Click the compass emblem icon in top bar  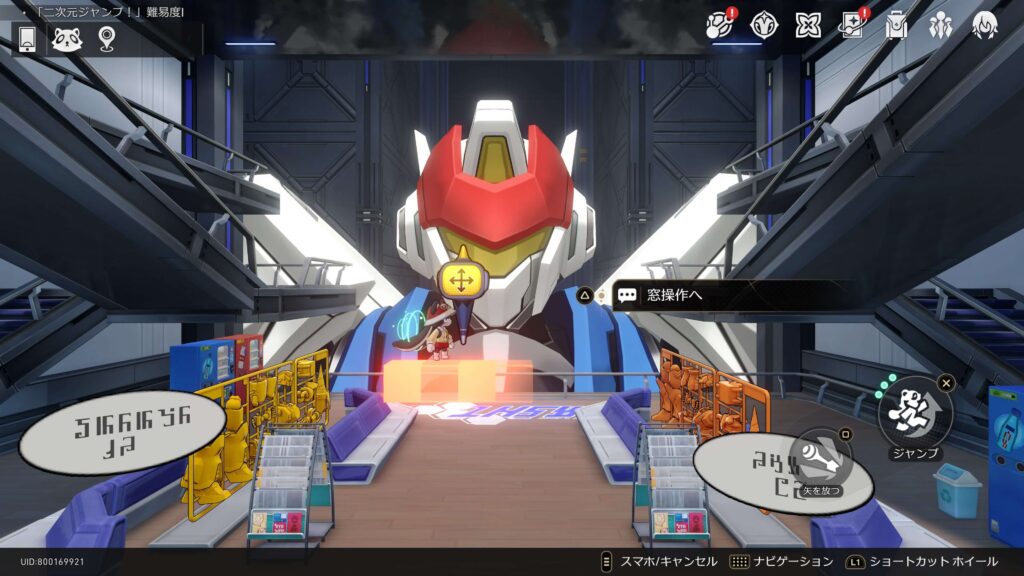coord(764,26)
